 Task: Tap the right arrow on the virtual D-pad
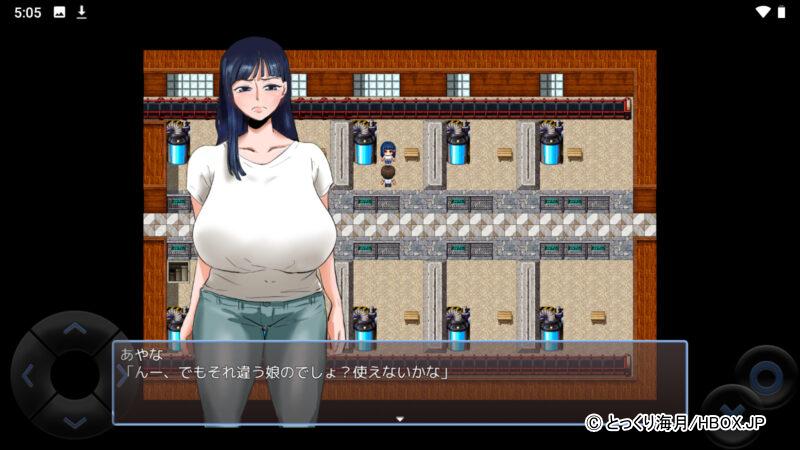coord(122,377)
